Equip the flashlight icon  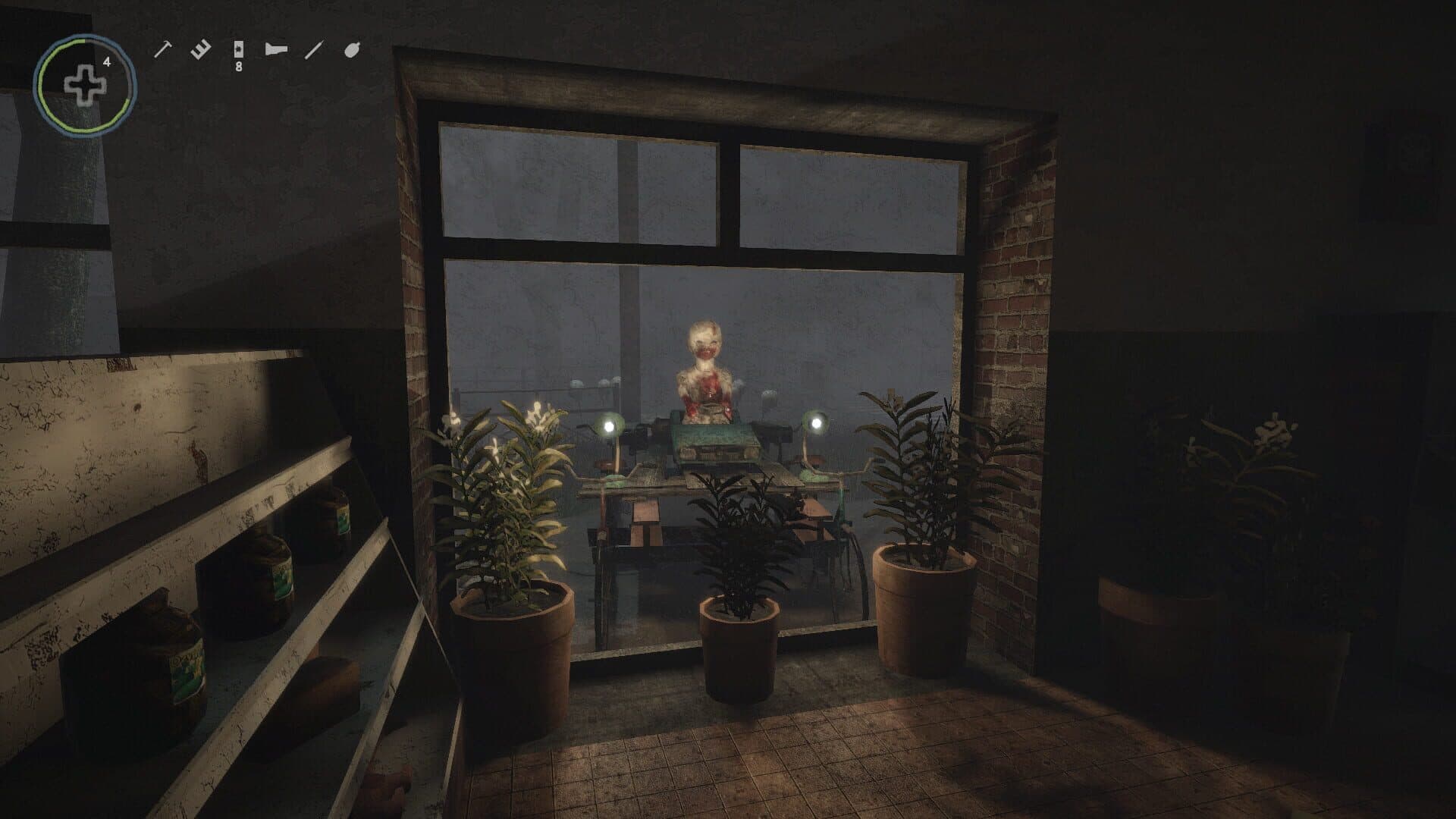click(x=276, y=50)
